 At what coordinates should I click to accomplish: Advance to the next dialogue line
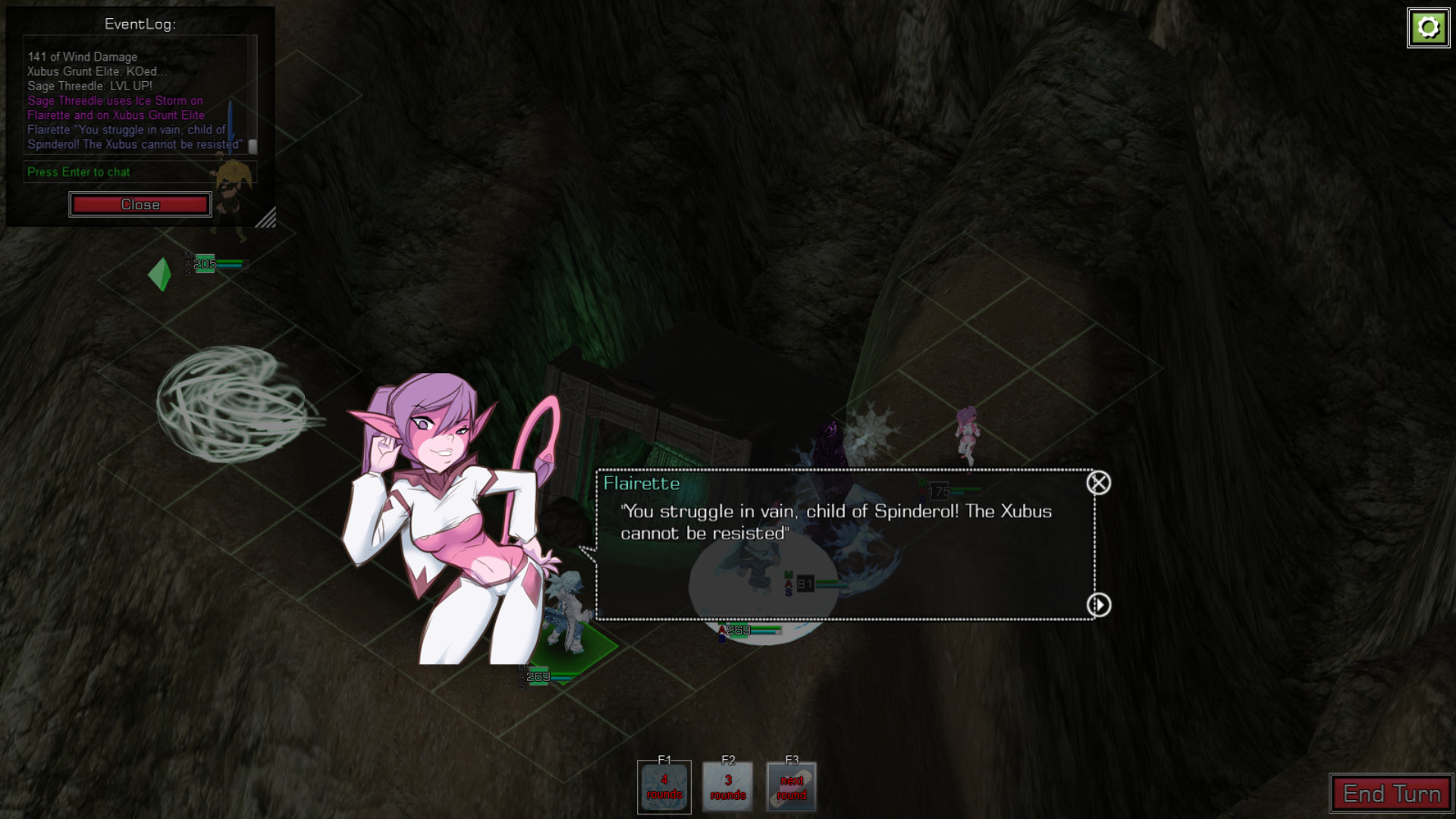[1099, 605]
